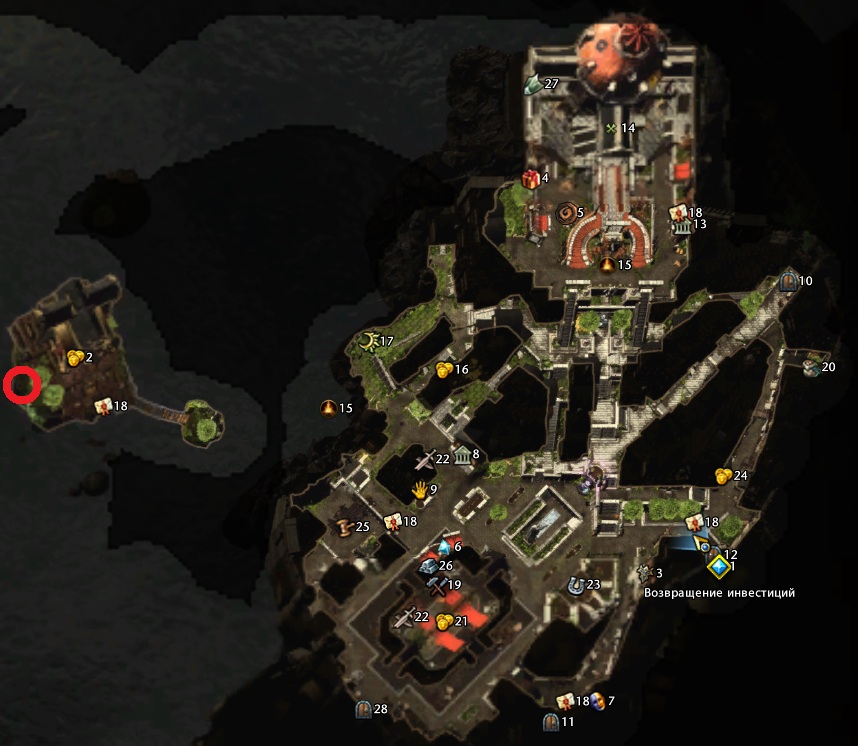Select the crossed hammers marker 19
This screenshot has width=858, height=746.
pyautogui.click(x=435, y=584)
